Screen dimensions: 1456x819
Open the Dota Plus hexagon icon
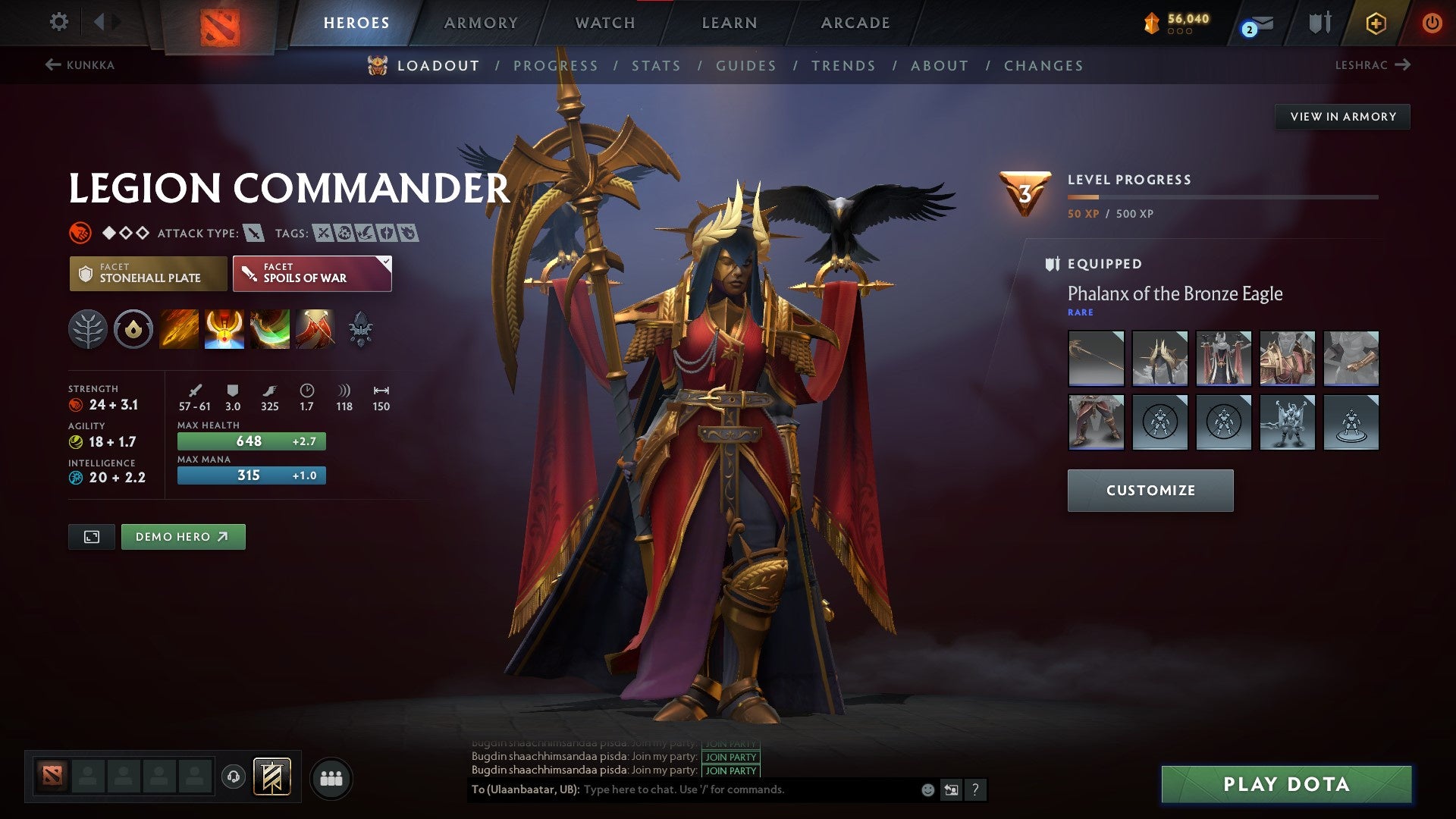[1376, 23]
